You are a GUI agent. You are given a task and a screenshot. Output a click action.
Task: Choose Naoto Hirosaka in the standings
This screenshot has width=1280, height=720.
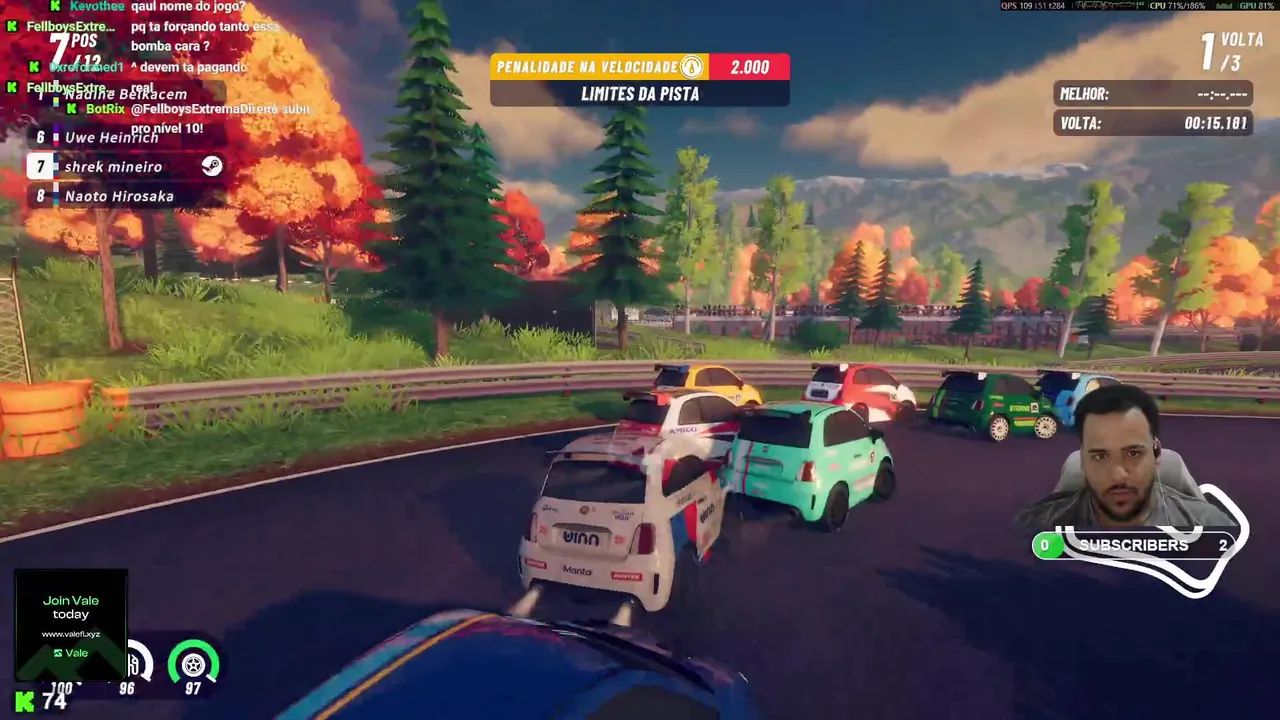118,197
